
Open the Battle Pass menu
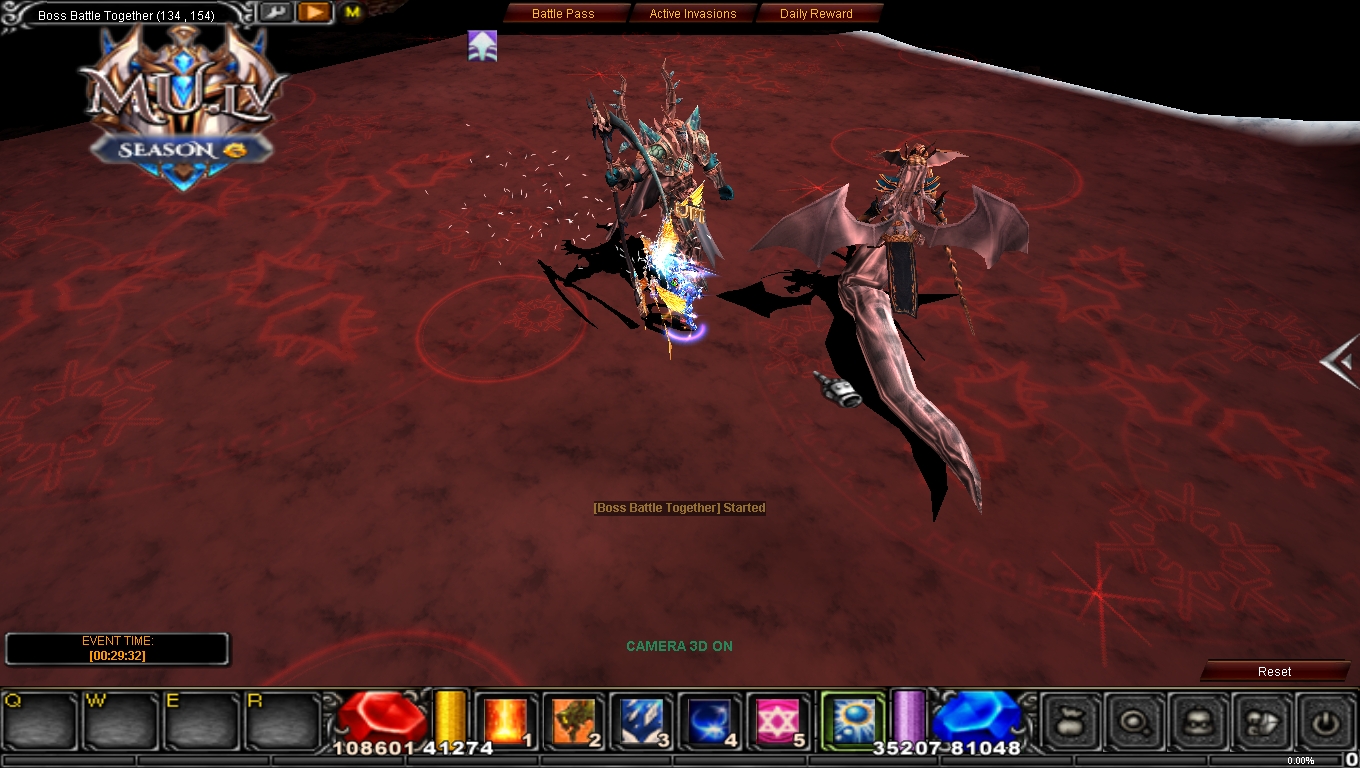point(565,13)
